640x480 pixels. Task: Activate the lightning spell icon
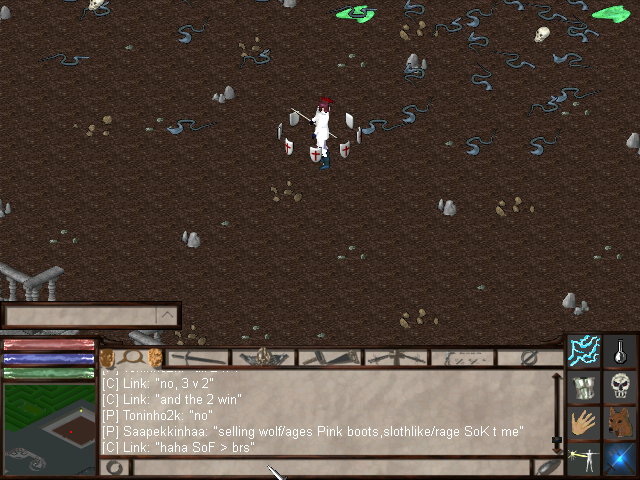tap(584, 351)
